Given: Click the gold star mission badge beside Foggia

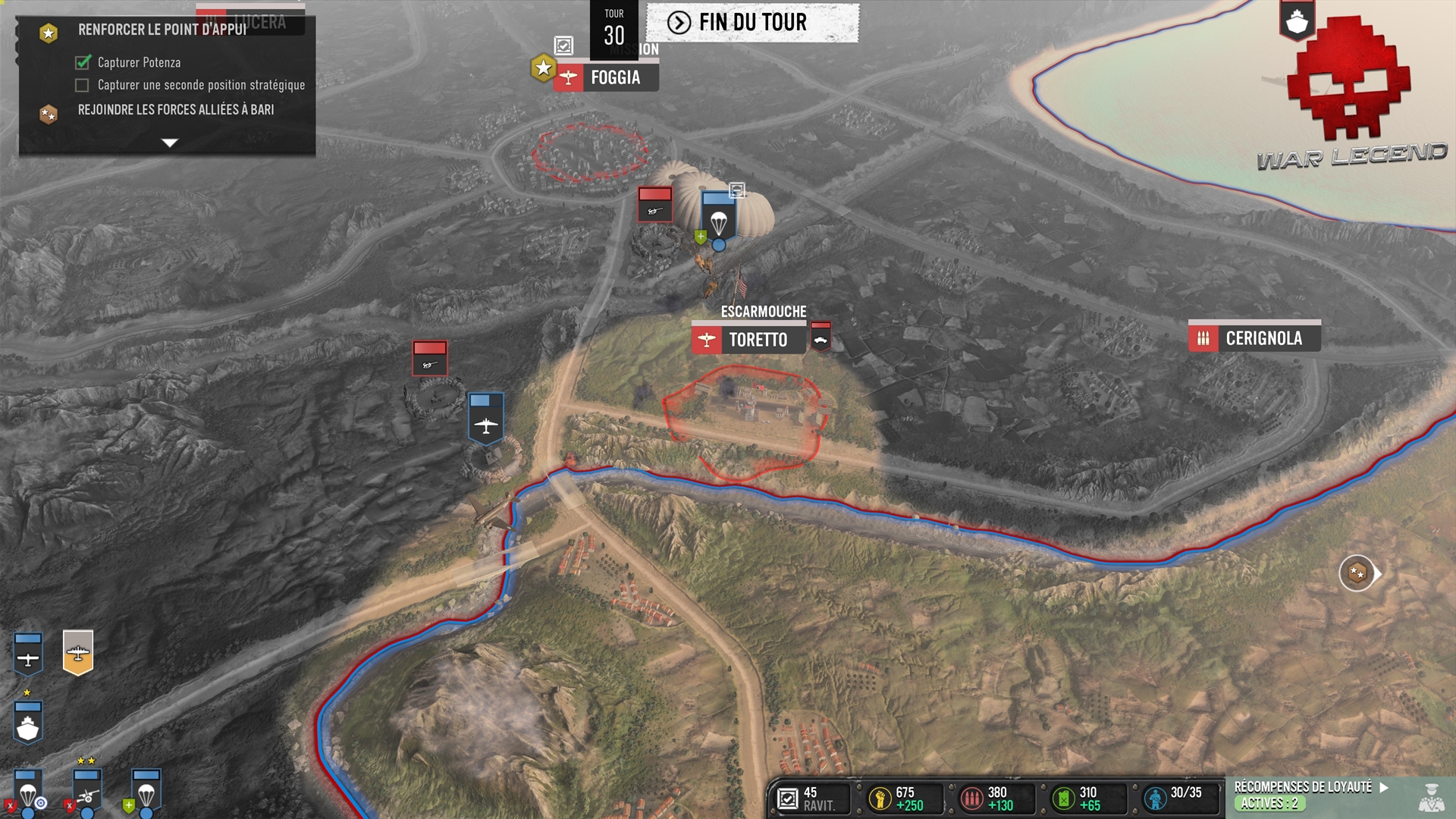Looking at the screenshot, I should (543, 69).
